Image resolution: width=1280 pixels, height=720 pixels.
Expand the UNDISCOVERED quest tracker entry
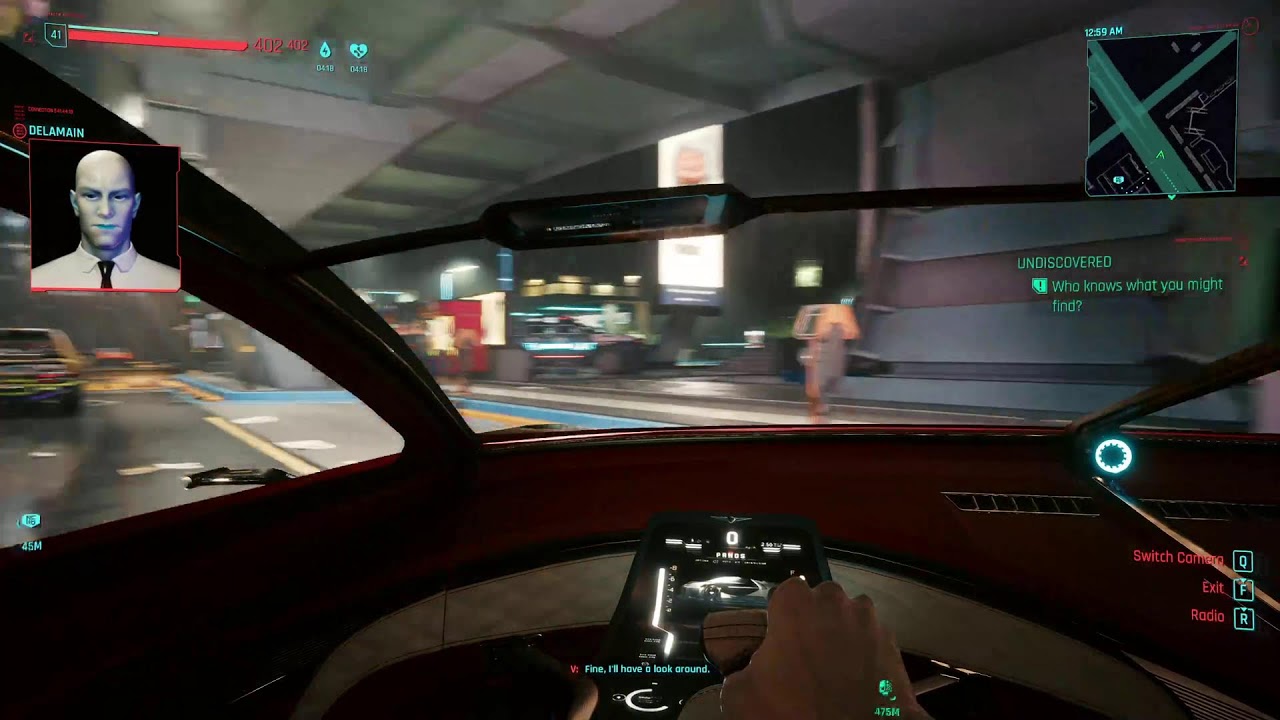pyautogui.click(x=1064, y=260)
